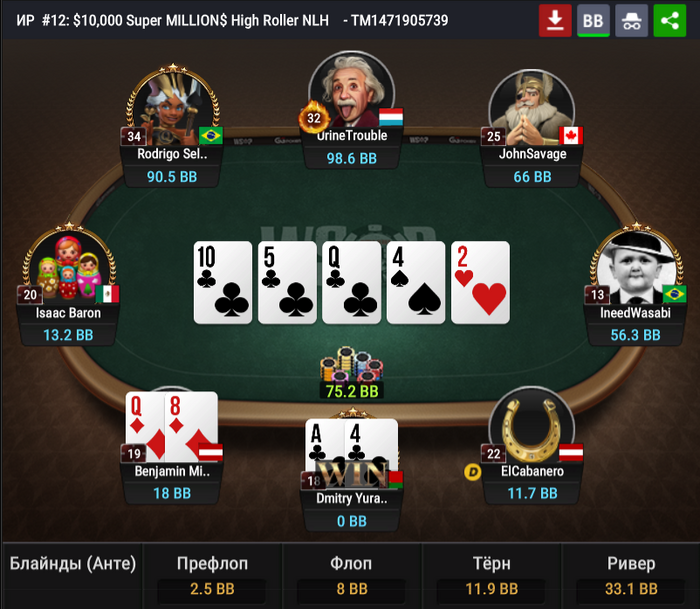Viewport: 700px width, 609px height.
Task: Click Isaac Baron's nesting dolls avatar
Action: coord(70,264)
